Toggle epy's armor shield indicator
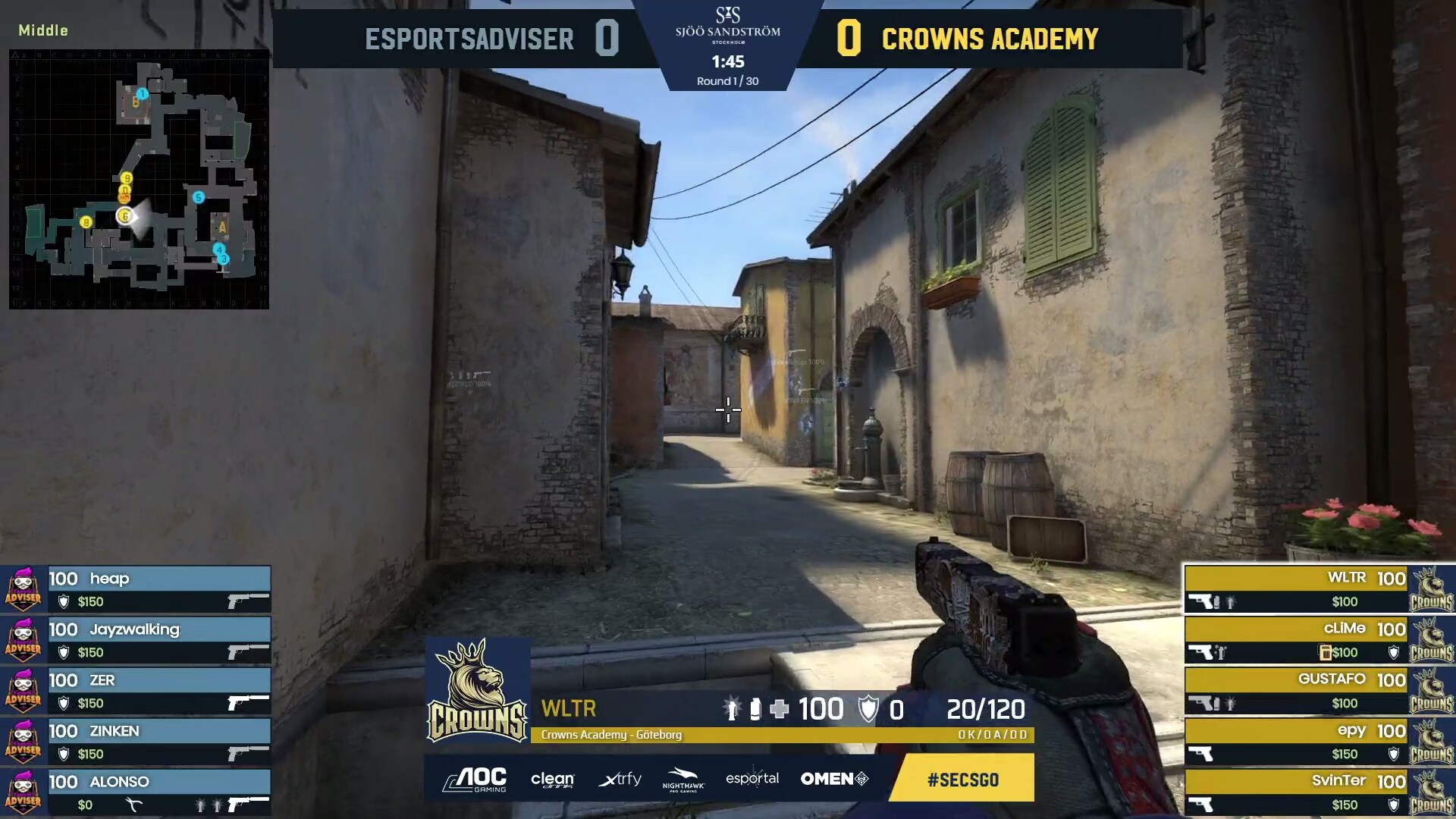 pyautogui.click(x=1394, y=753)
